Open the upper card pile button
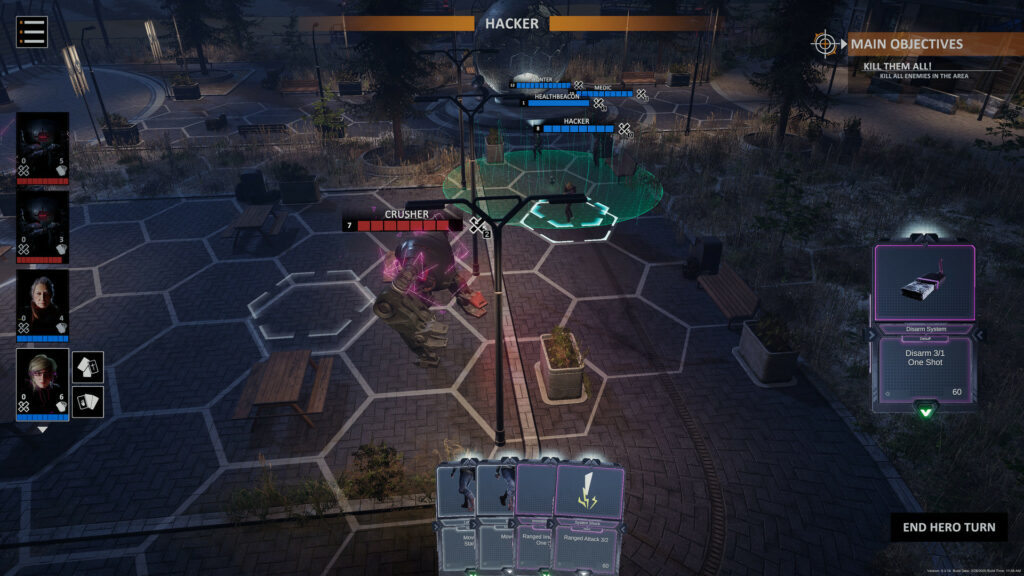The width and height of the screenshot is (1024, 576). [88, 366]
